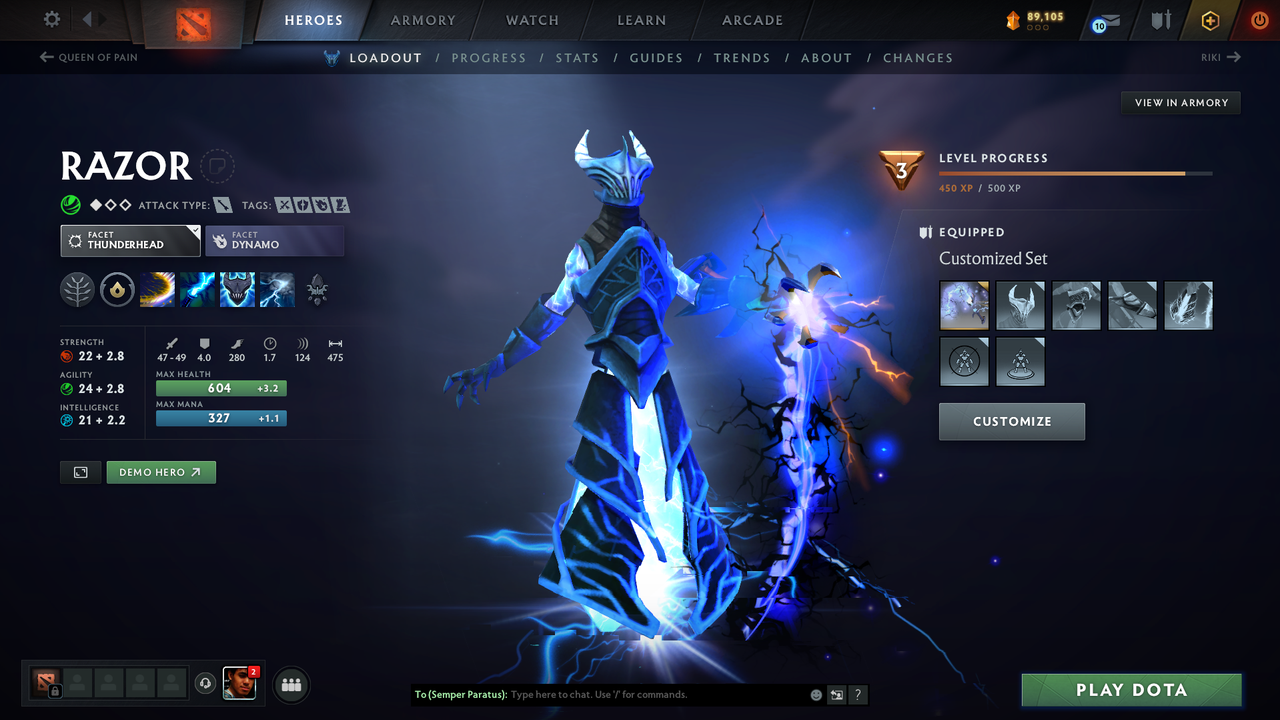Click the power button icon

pyautogui.click(x=1259, y=20)
